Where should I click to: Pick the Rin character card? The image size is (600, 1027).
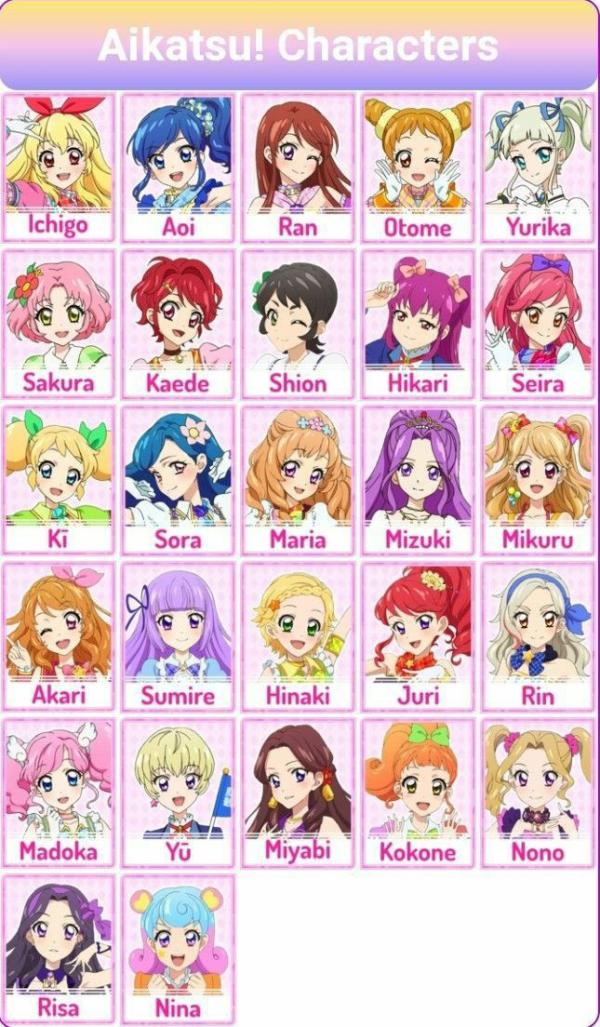coord(538,636)
